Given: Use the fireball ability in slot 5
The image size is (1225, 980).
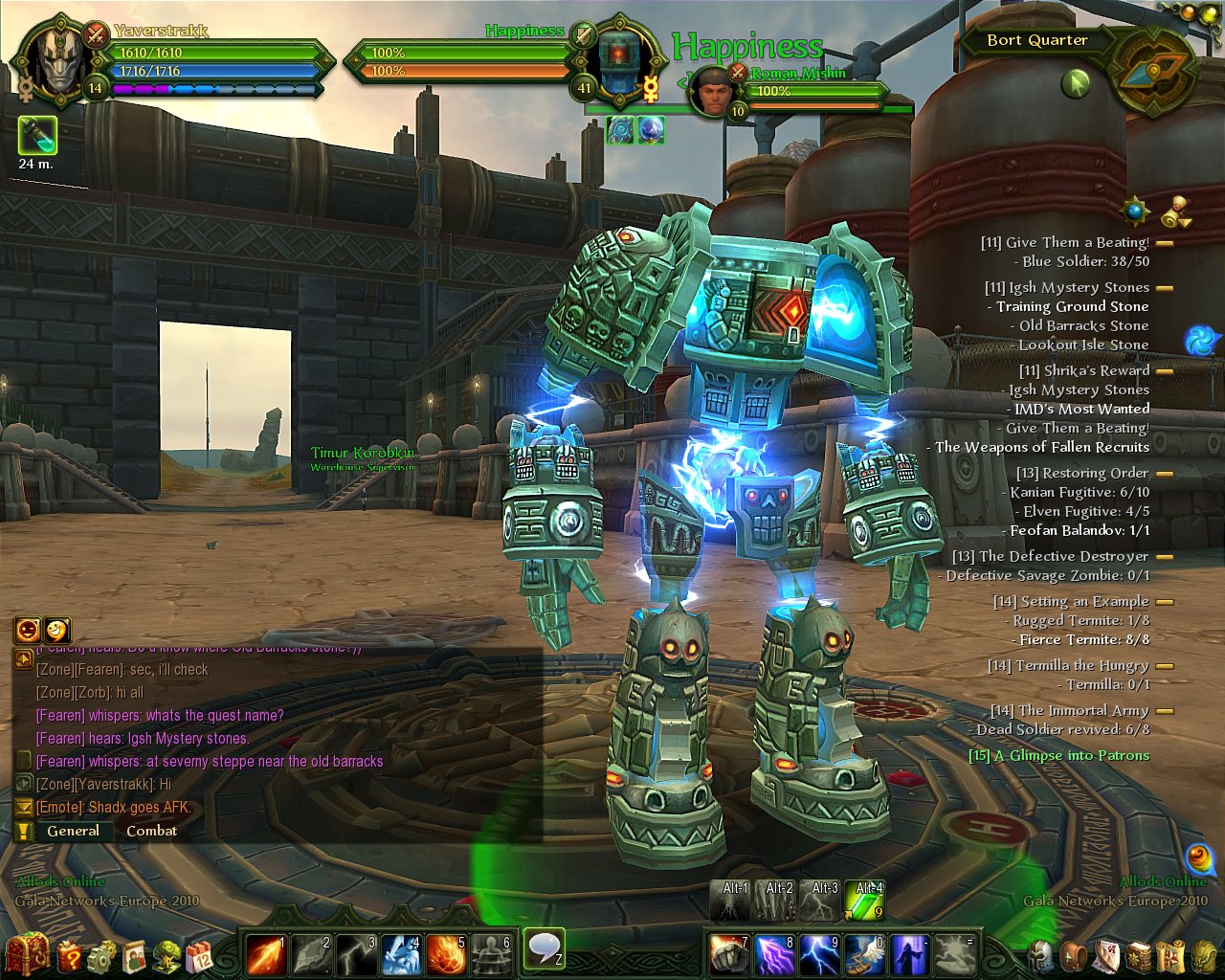Looking at the screenshot, I should coord(446,954).
